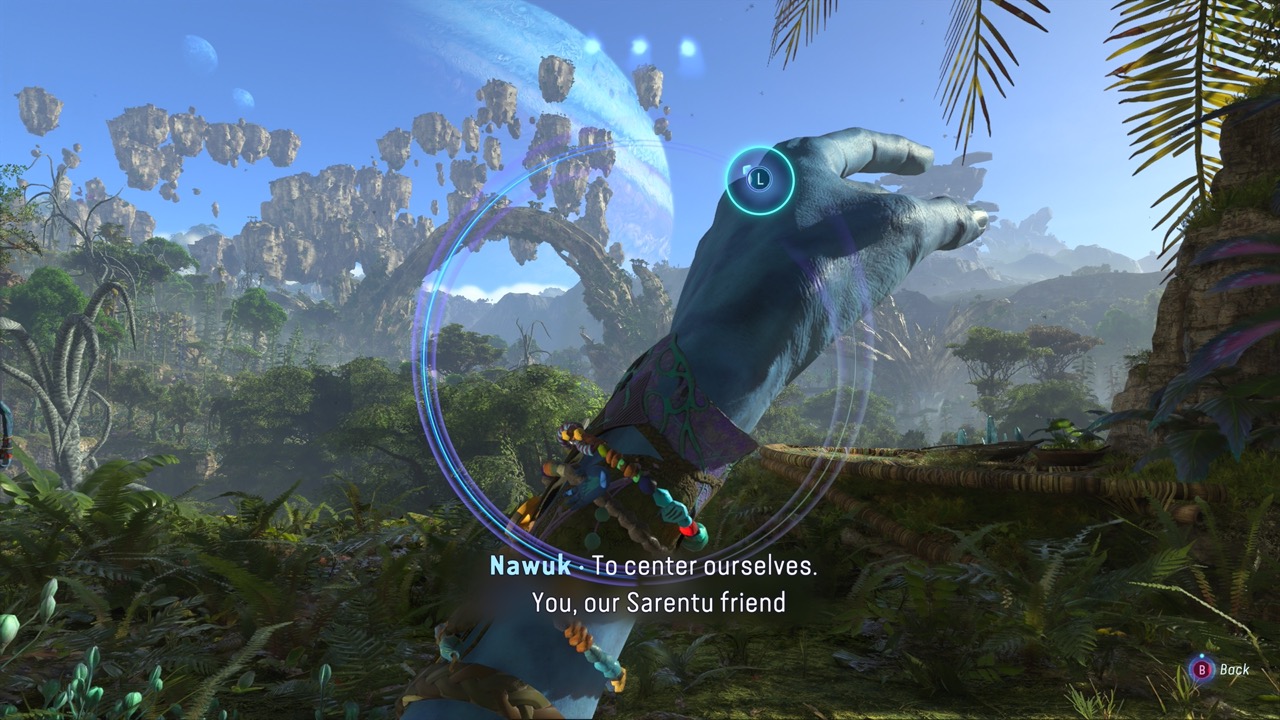The height and width of the screenshot is (720, 1280).
Task: Click the subtitle line 'You, our Sarentu friend'
Action: tap(658, 598)
